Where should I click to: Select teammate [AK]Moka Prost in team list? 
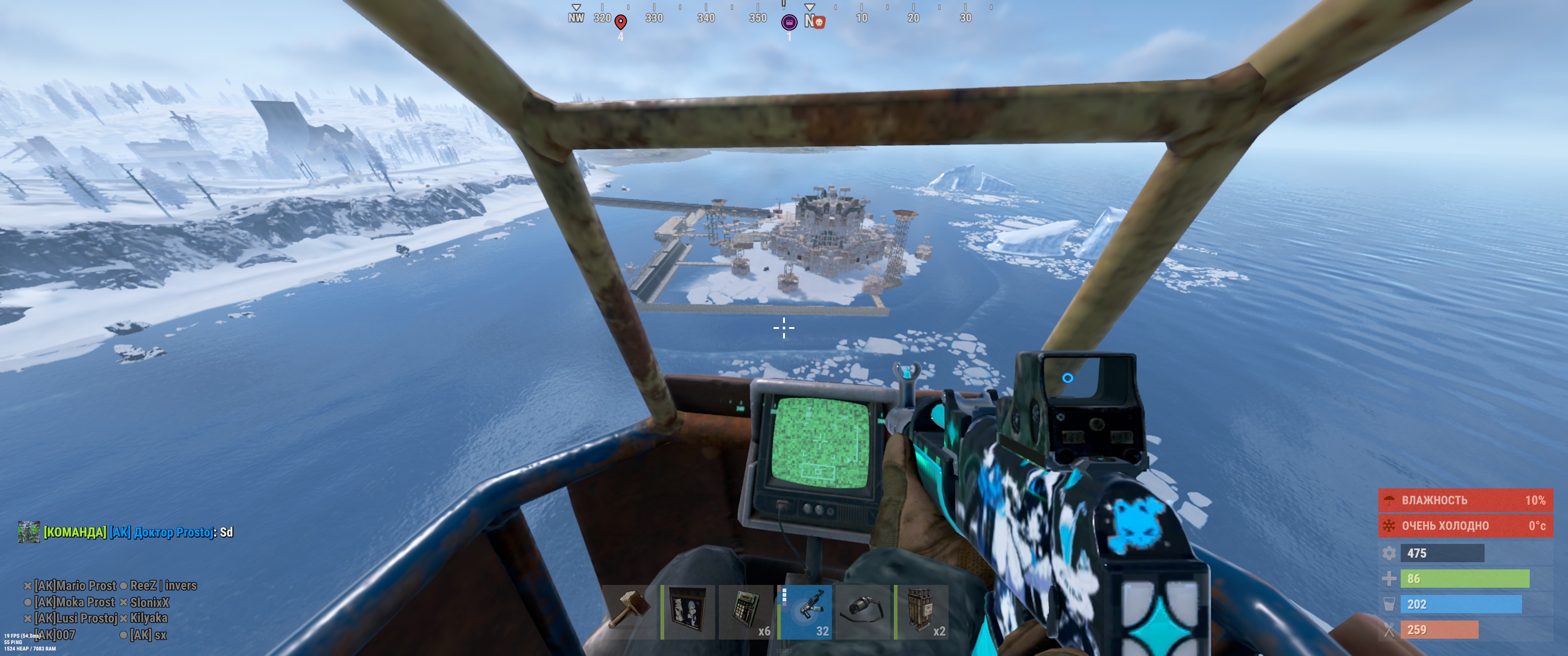pyautogui.click(x=74, y=602)
